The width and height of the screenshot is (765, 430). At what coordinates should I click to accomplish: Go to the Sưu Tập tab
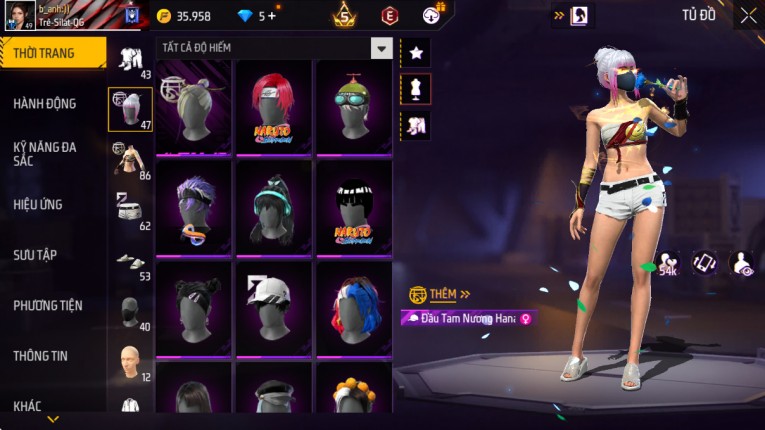pos(35,255)
